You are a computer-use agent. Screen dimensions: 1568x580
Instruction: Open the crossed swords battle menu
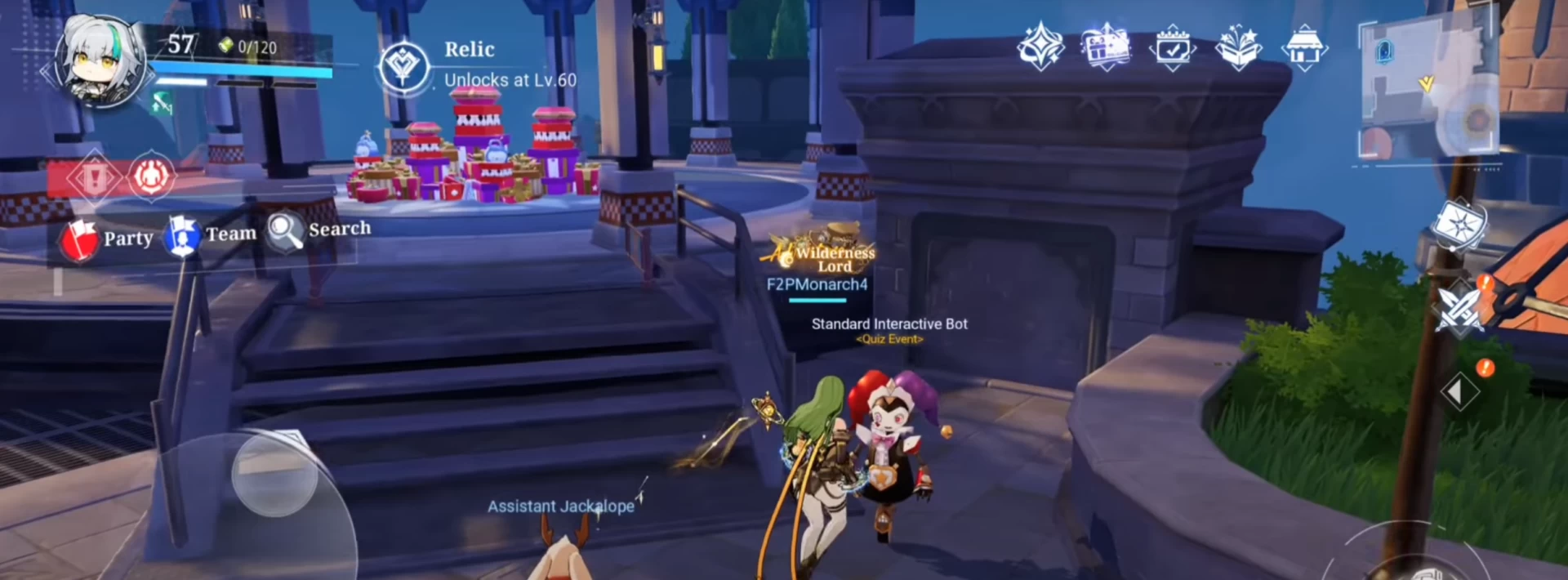(1461, 308)
